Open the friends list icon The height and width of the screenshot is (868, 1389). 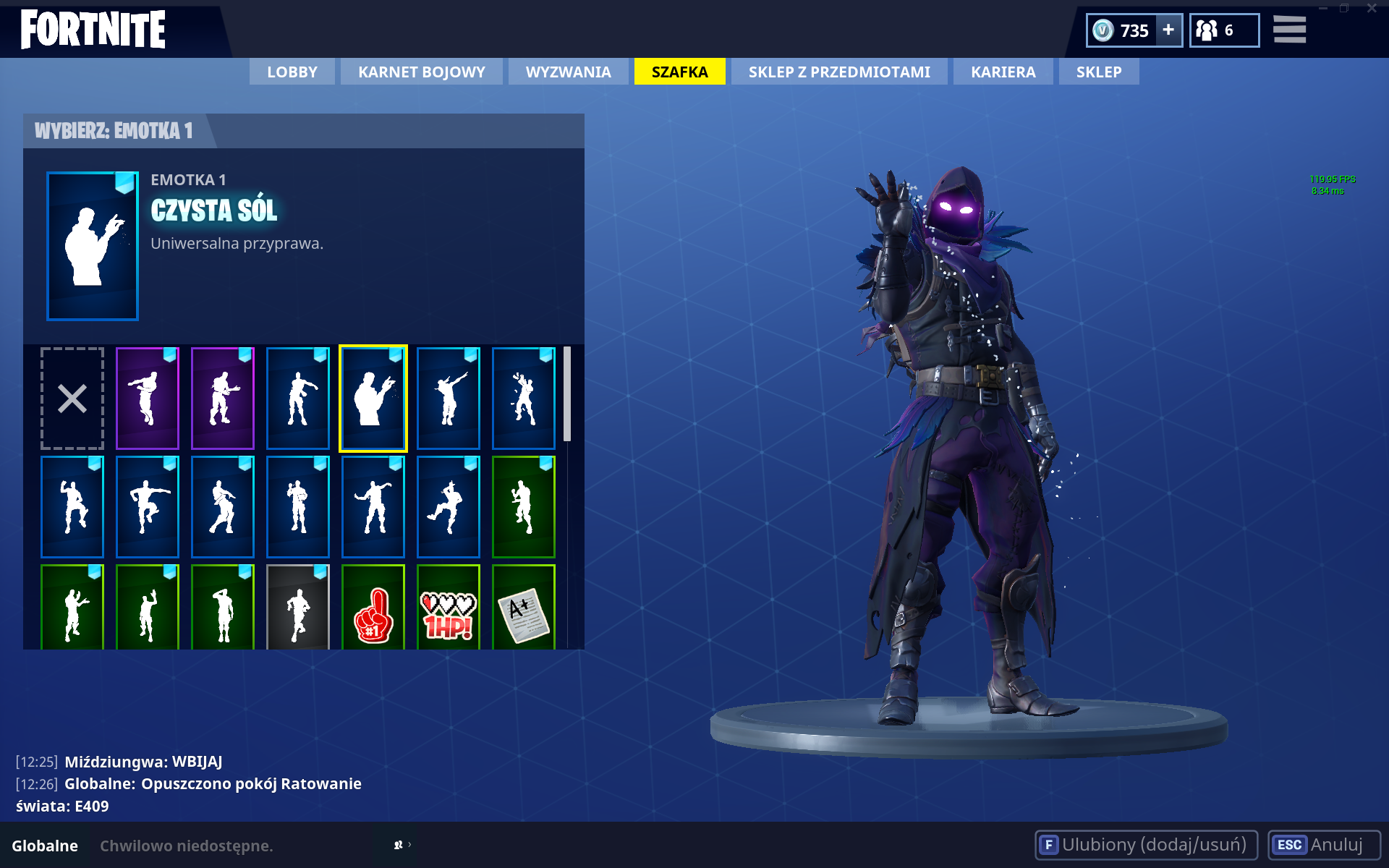[x=1223, y=30]
